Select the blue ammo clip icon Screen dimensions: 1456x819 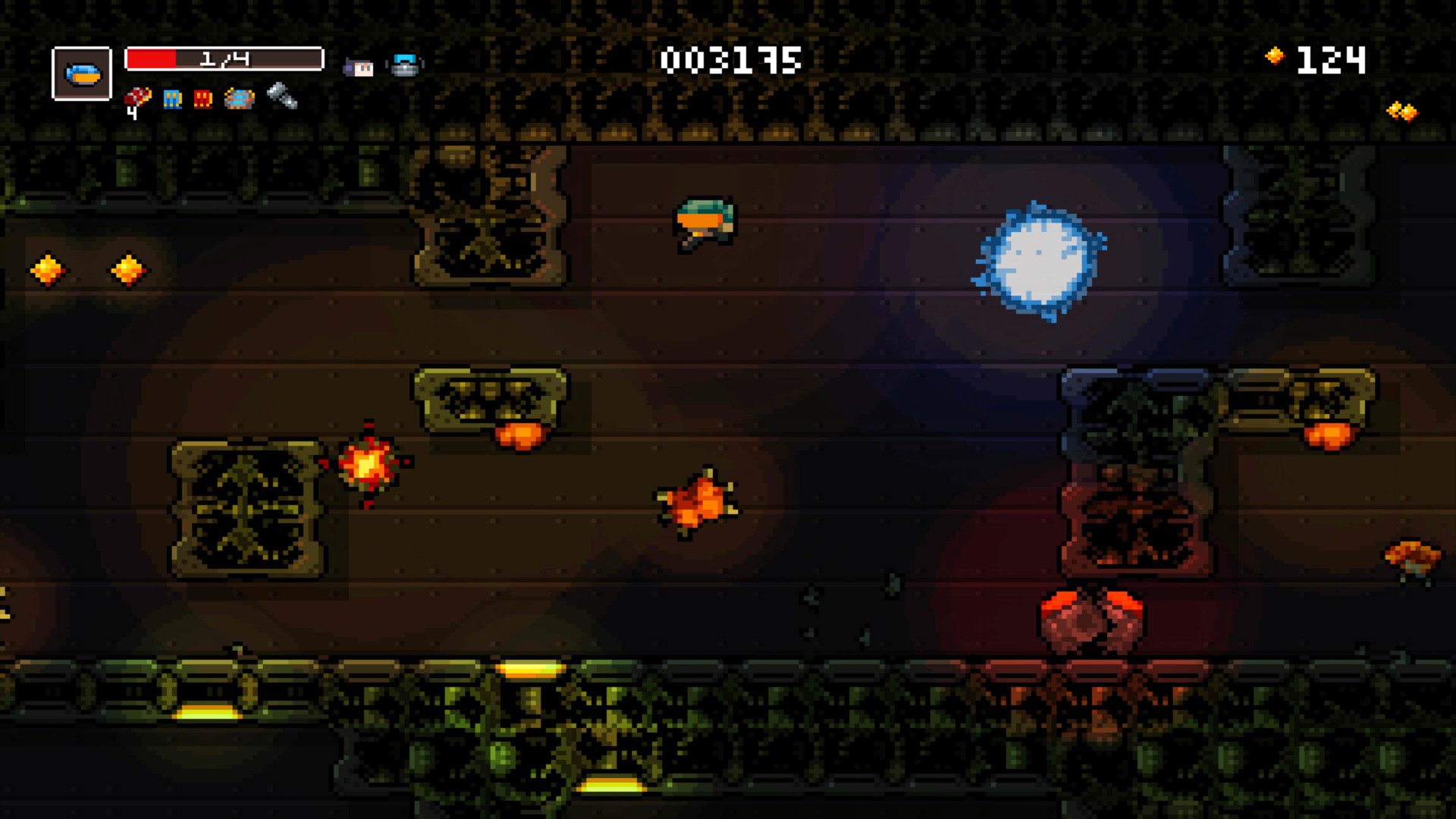[x=173, y=99]
